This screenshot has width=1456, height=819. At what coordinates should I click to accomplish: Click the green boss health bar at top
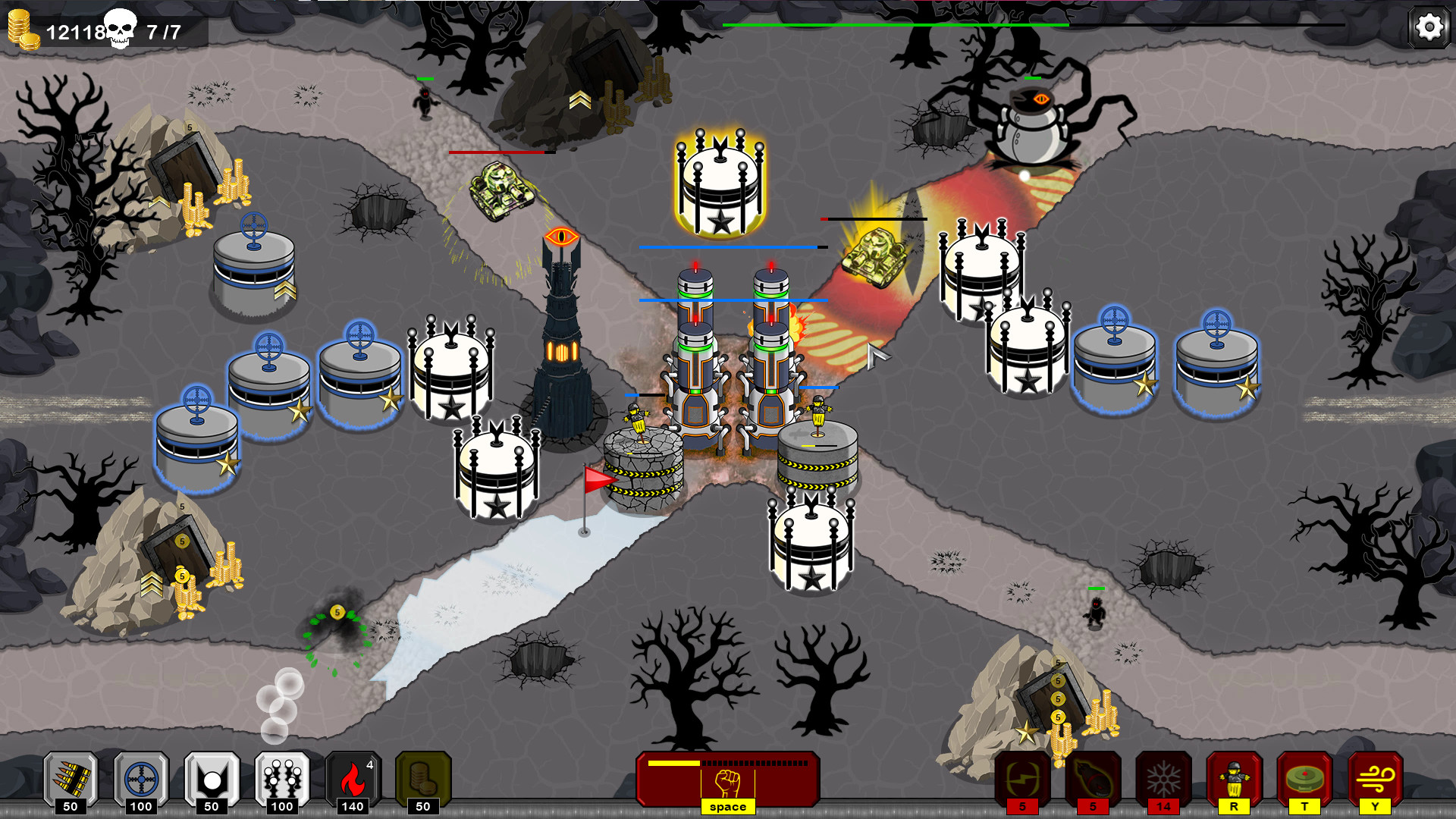click(x=895, y=25)
